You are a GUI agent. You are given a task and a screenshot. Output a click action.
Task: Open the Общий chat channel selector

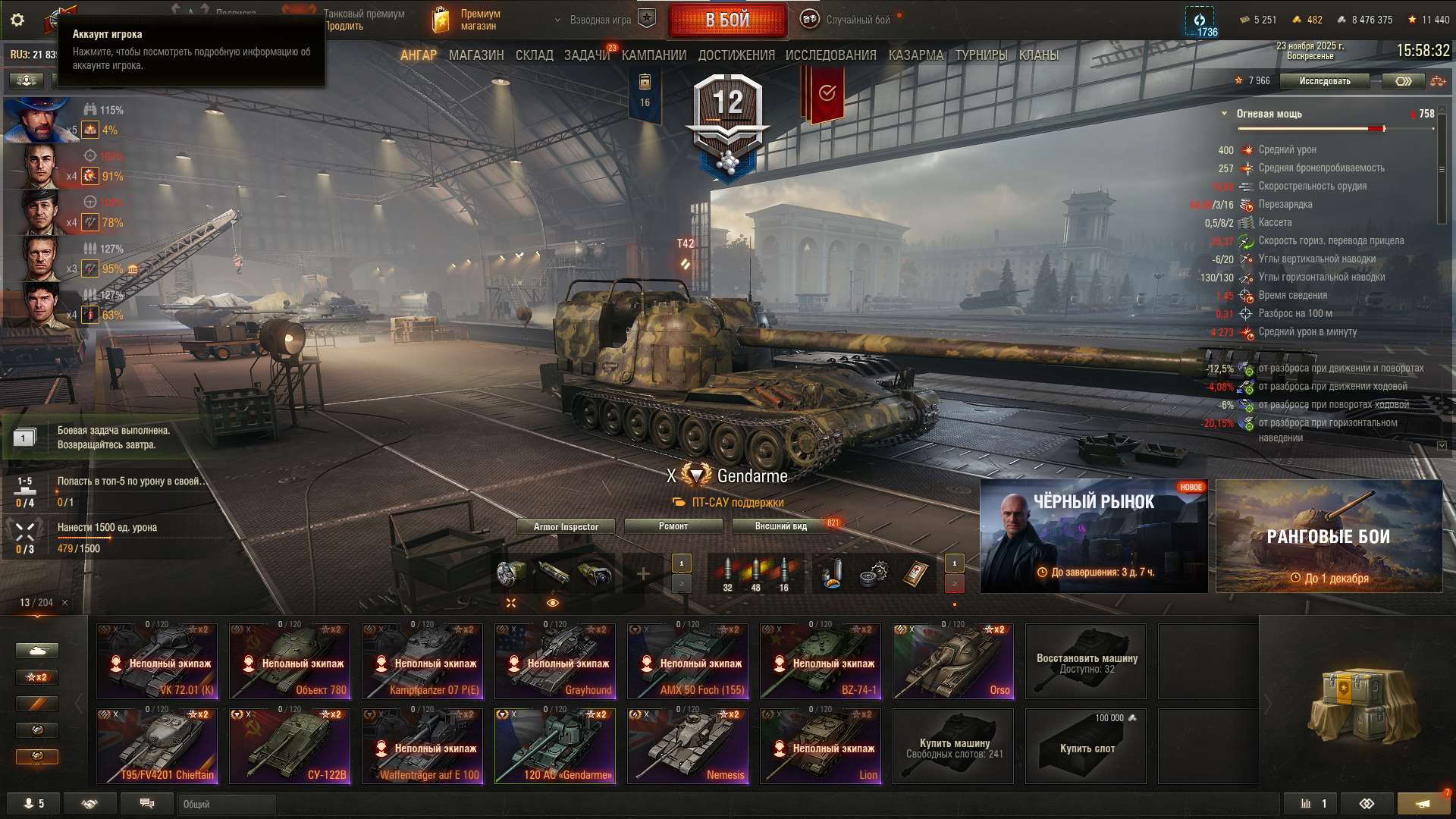[225, 805]
